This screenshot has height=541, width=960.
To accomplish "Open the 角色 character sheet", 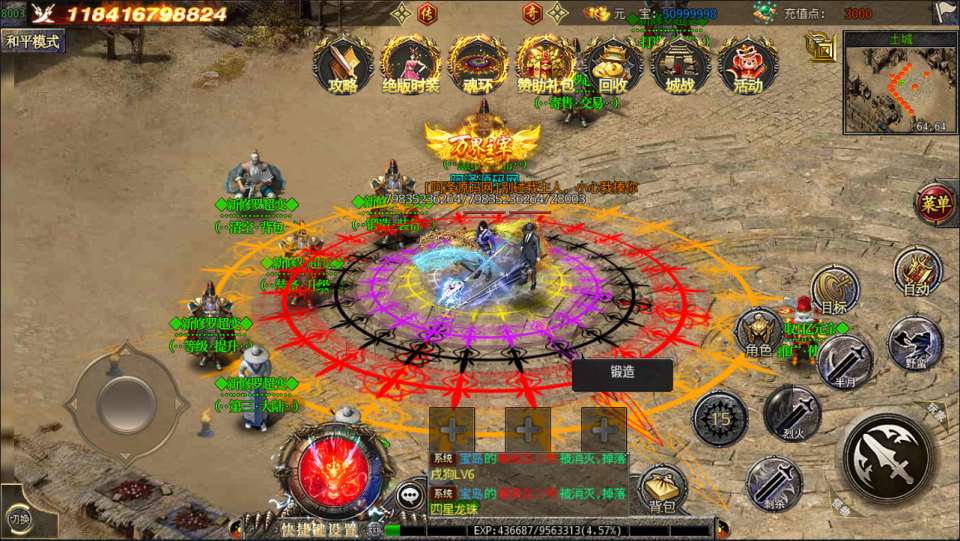I will (759, 333).
